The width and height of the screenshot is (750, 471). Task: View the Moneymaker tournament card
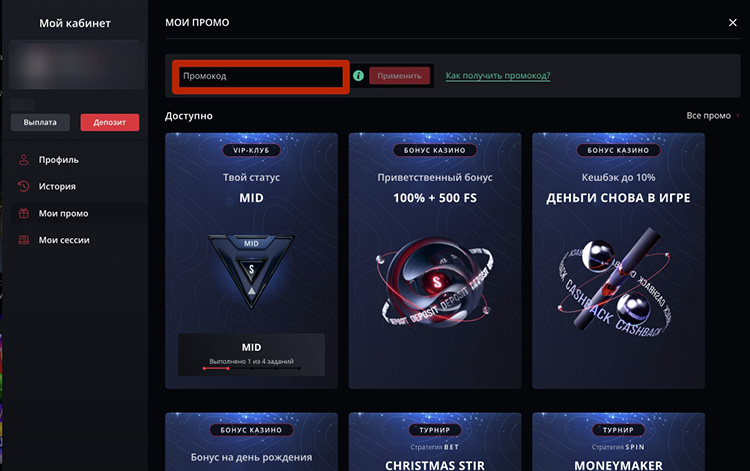pos(618,442)
